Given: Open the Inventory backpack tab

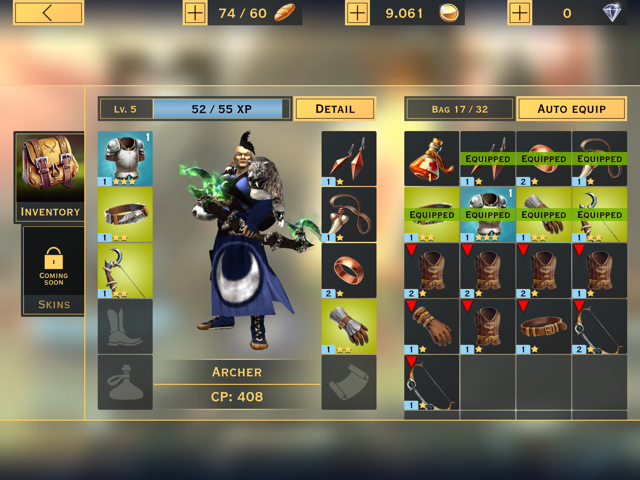Looking at the screenshot, I should coord(50,176).
